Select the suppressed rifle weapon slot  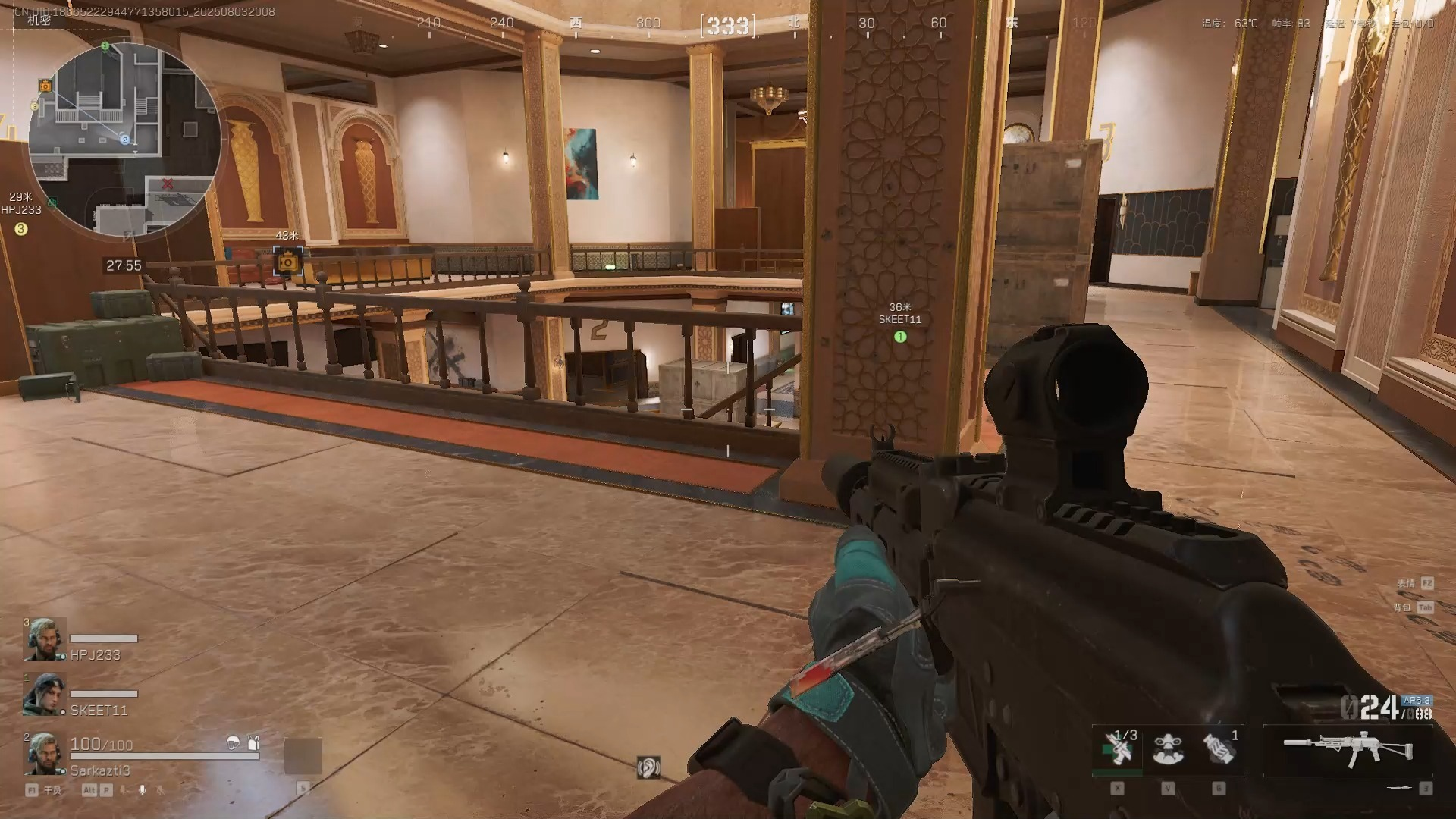1348,749
